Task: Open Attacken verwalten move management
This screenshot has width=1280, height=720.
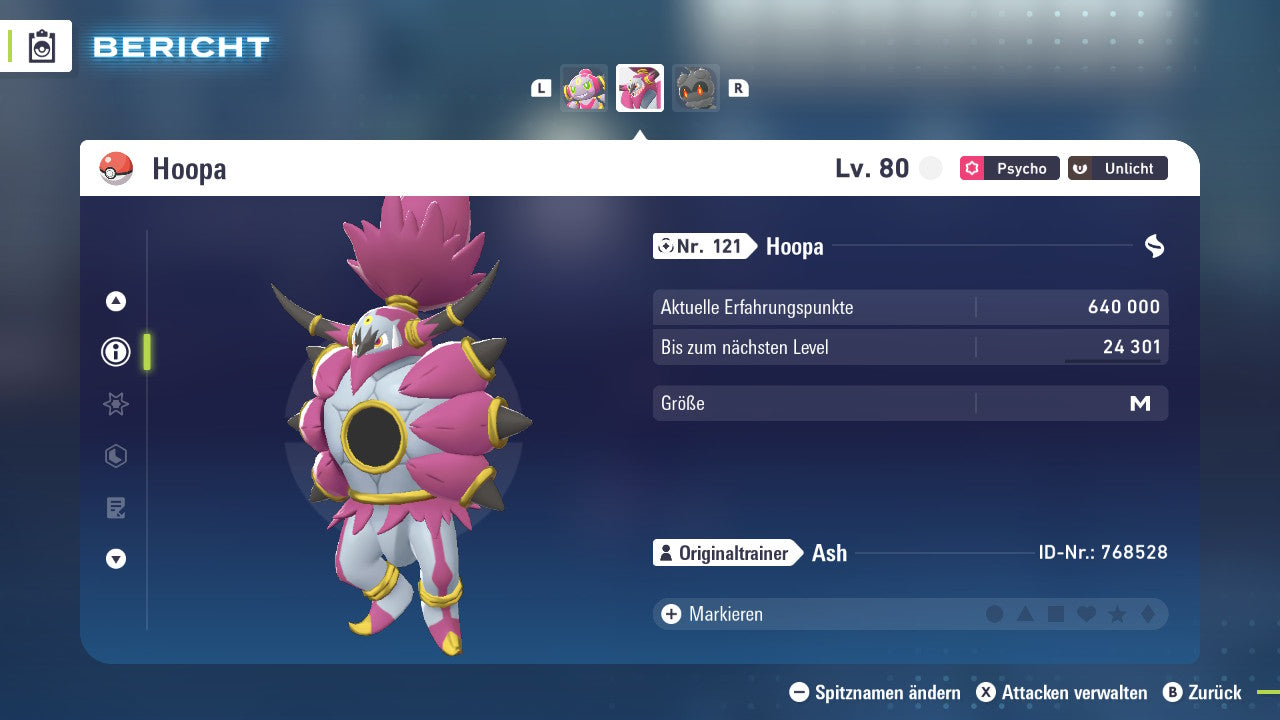Action: click(x=1062, y=692)
